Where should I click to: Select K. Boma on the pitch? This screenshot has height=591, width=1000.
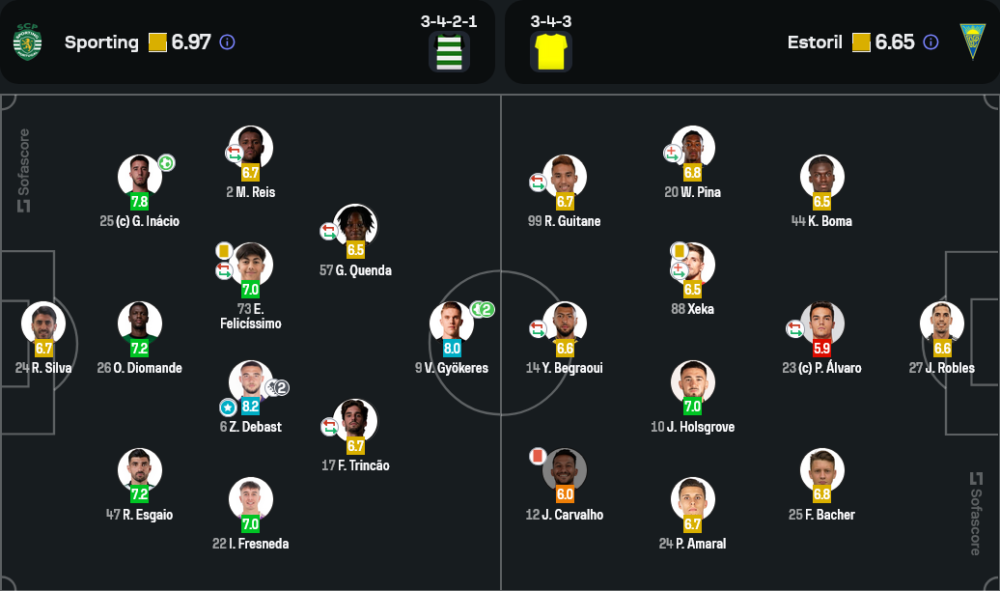pos(822,177)
